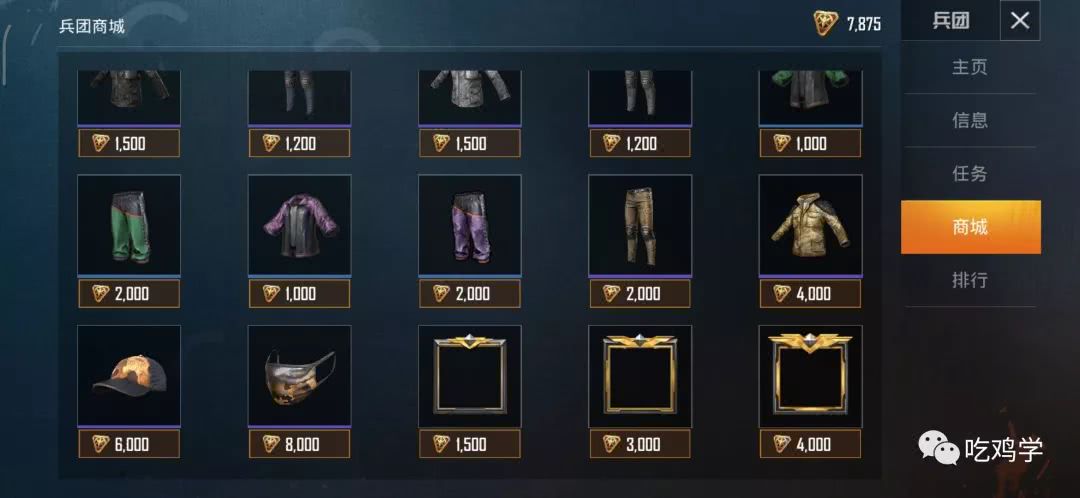Show the 排行 ranking tab
Image resolution: width=1080 pixels, height=498 pixels.
(970, 280)
